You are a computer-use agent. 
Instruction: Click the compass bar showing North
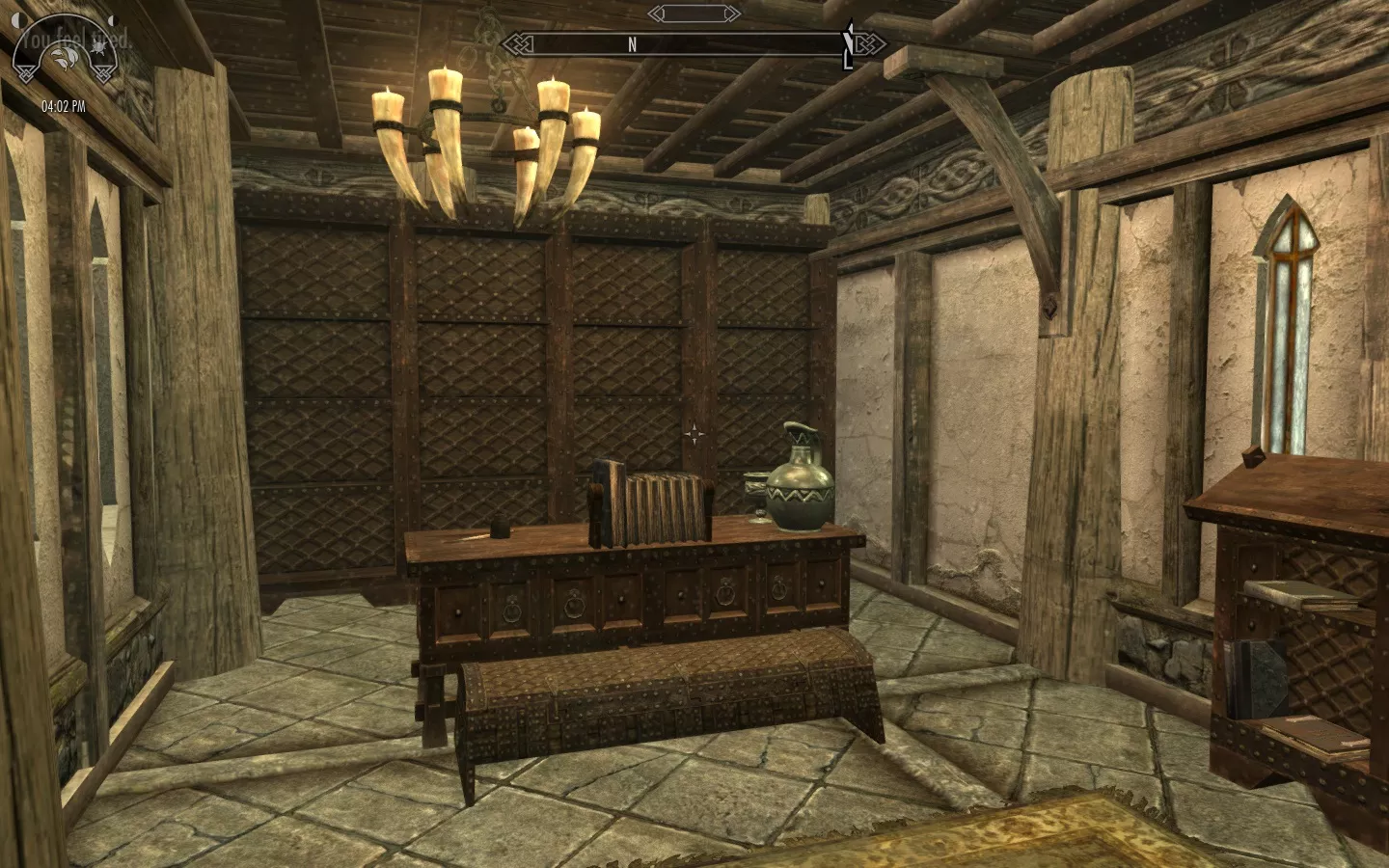tap(675, 43)
